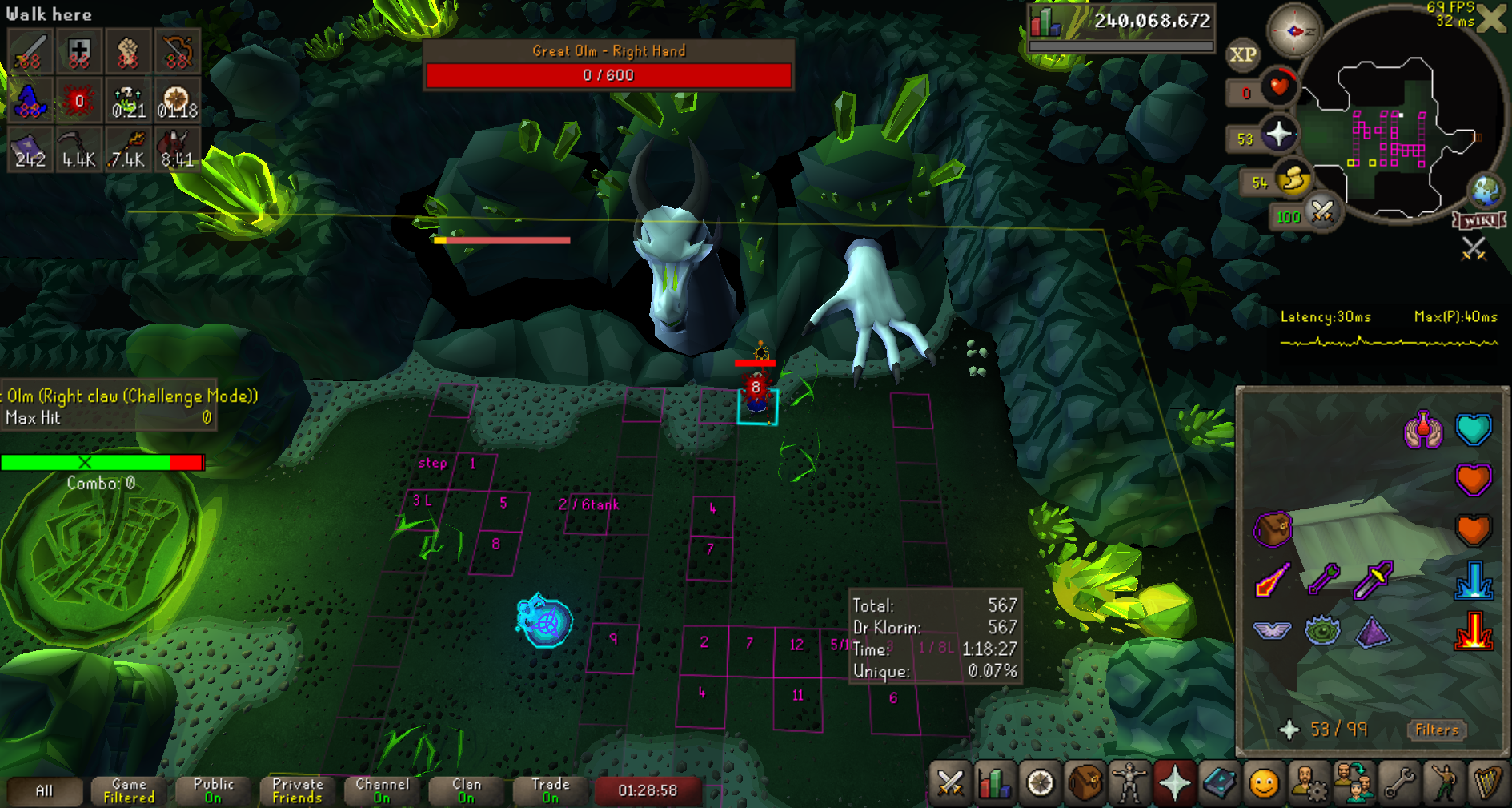Toggle the Redemption prayer with potion in hands
The image size is (1512, 808).
1422,430
